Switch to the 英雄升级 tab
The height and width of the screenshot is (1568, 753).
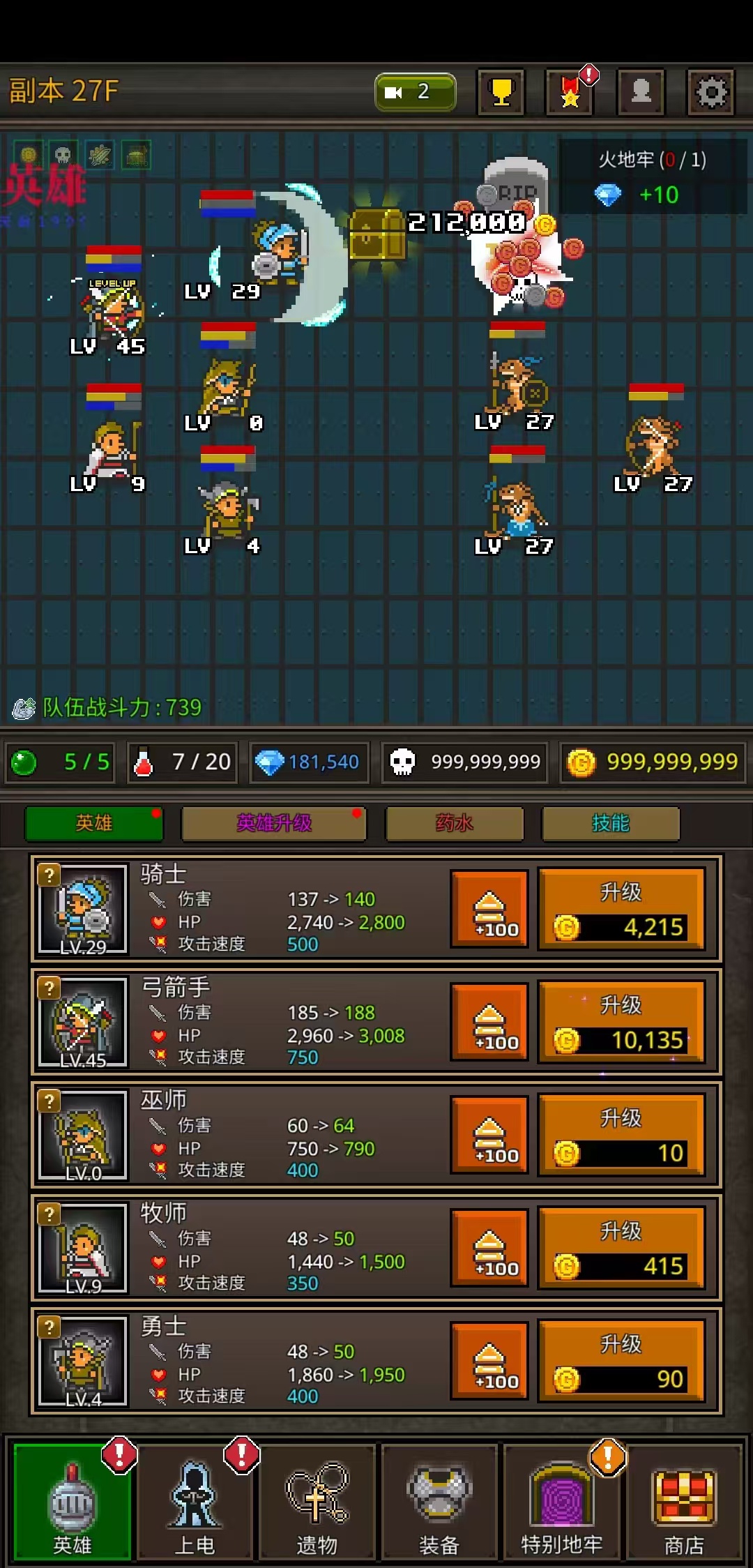tap(274, 824)
